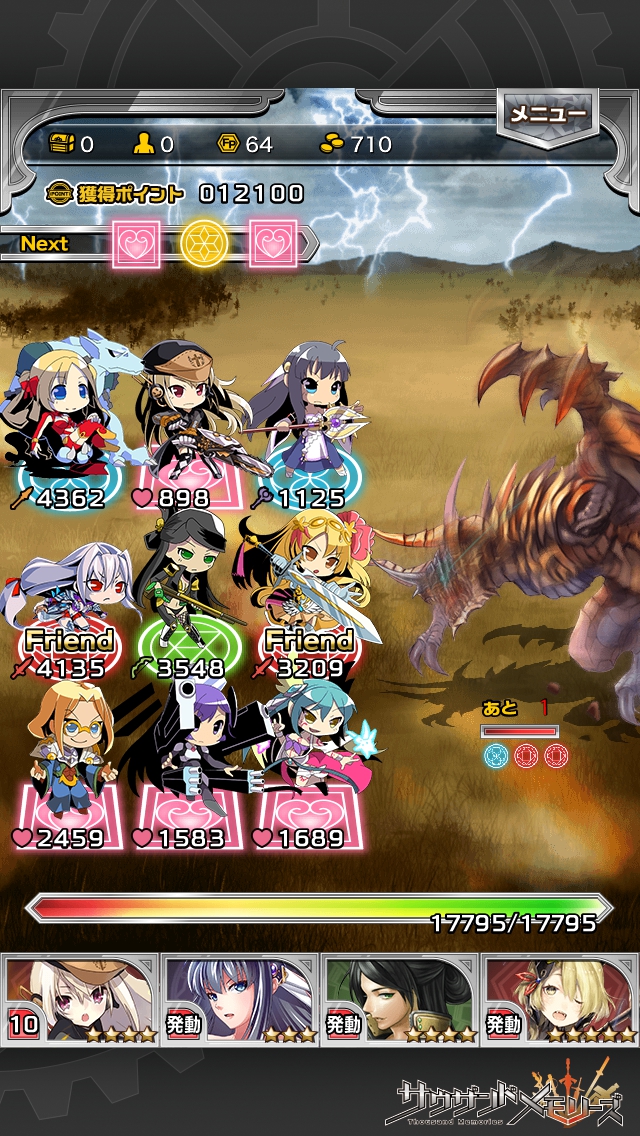Activate the black-haired character's 発動 skill
Screen dimensions: 640x1136
tap(400, 998)
